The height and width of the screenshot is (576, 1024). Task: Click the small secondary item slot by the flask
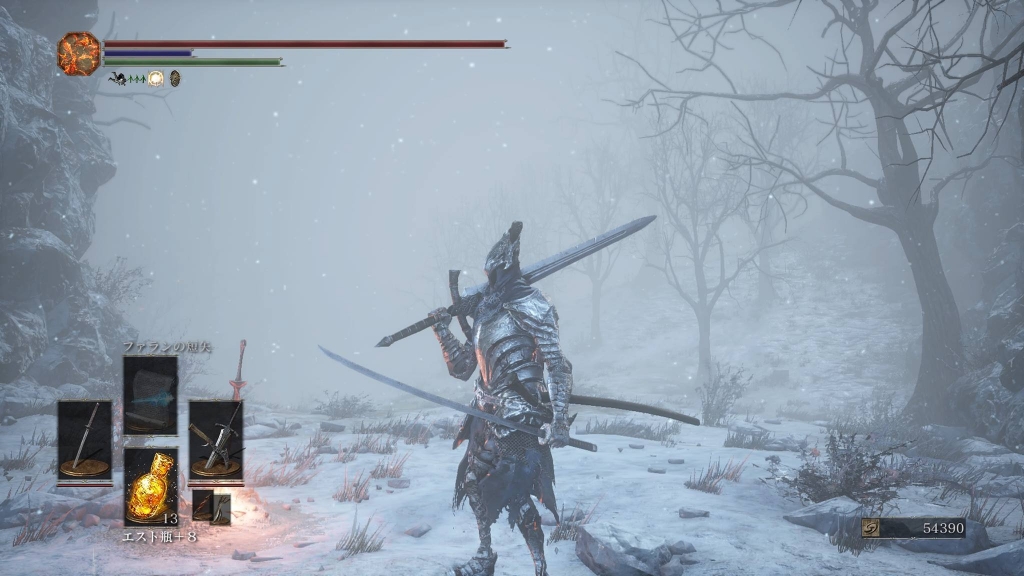tap(211, 507)
